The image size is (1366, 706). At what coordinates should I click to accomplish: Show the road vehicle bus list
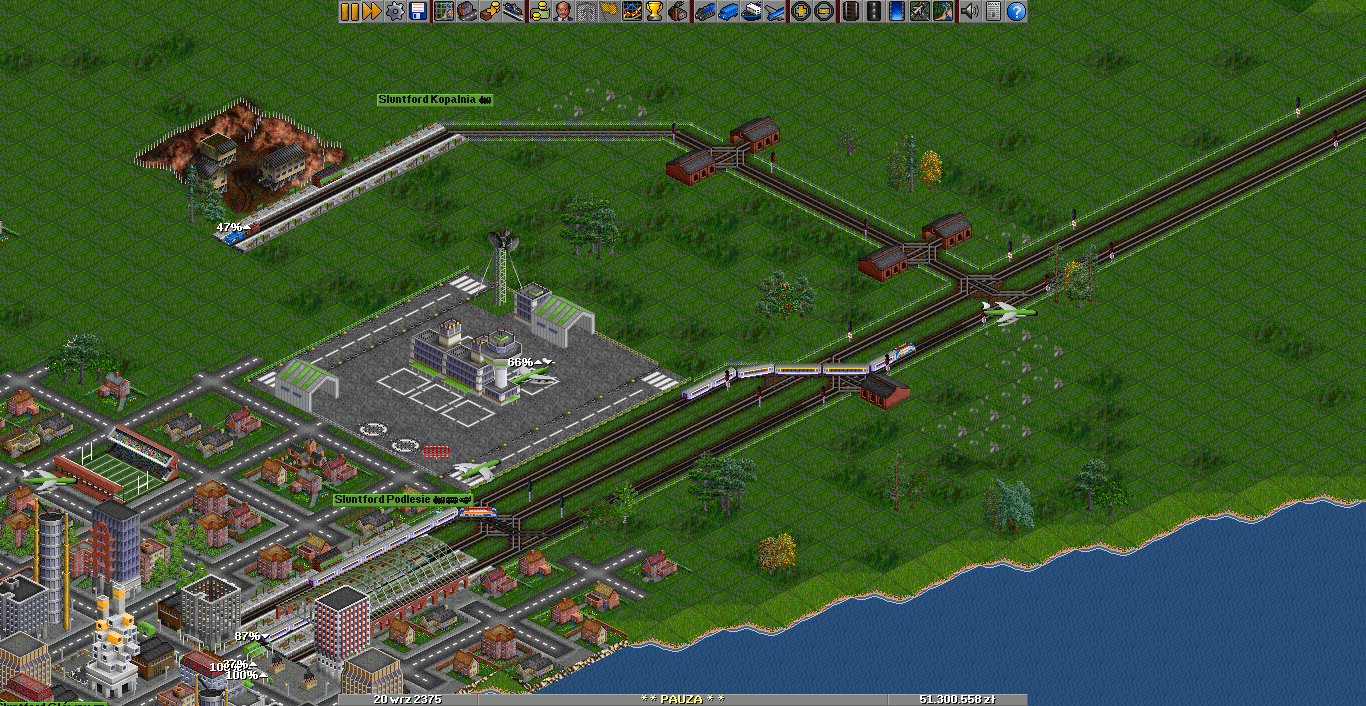[727, 12]
